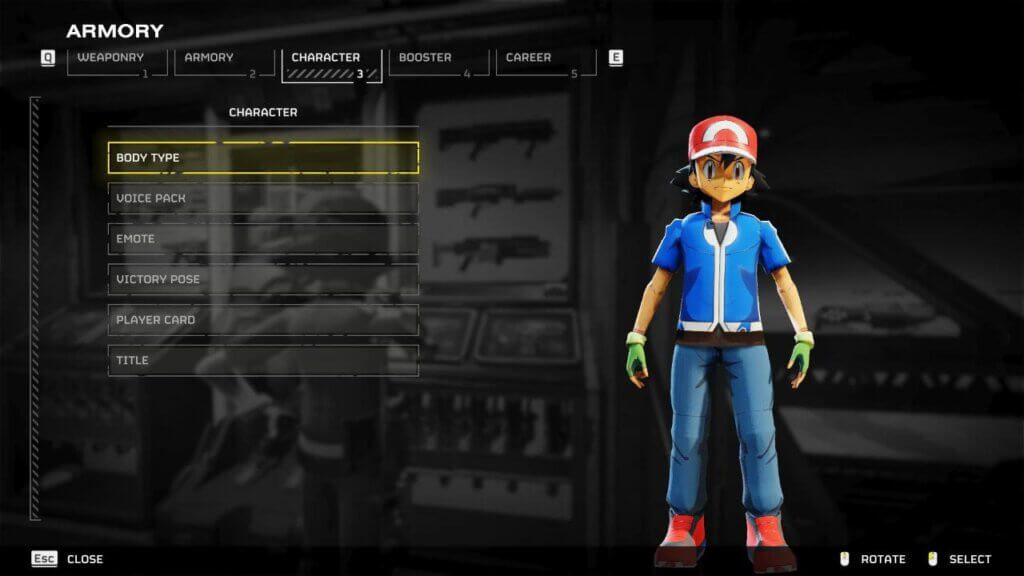The width and height of the screenshot is (1024, 576).
Task: Select the Emote menu entry
Action: (x=263, y=239)
